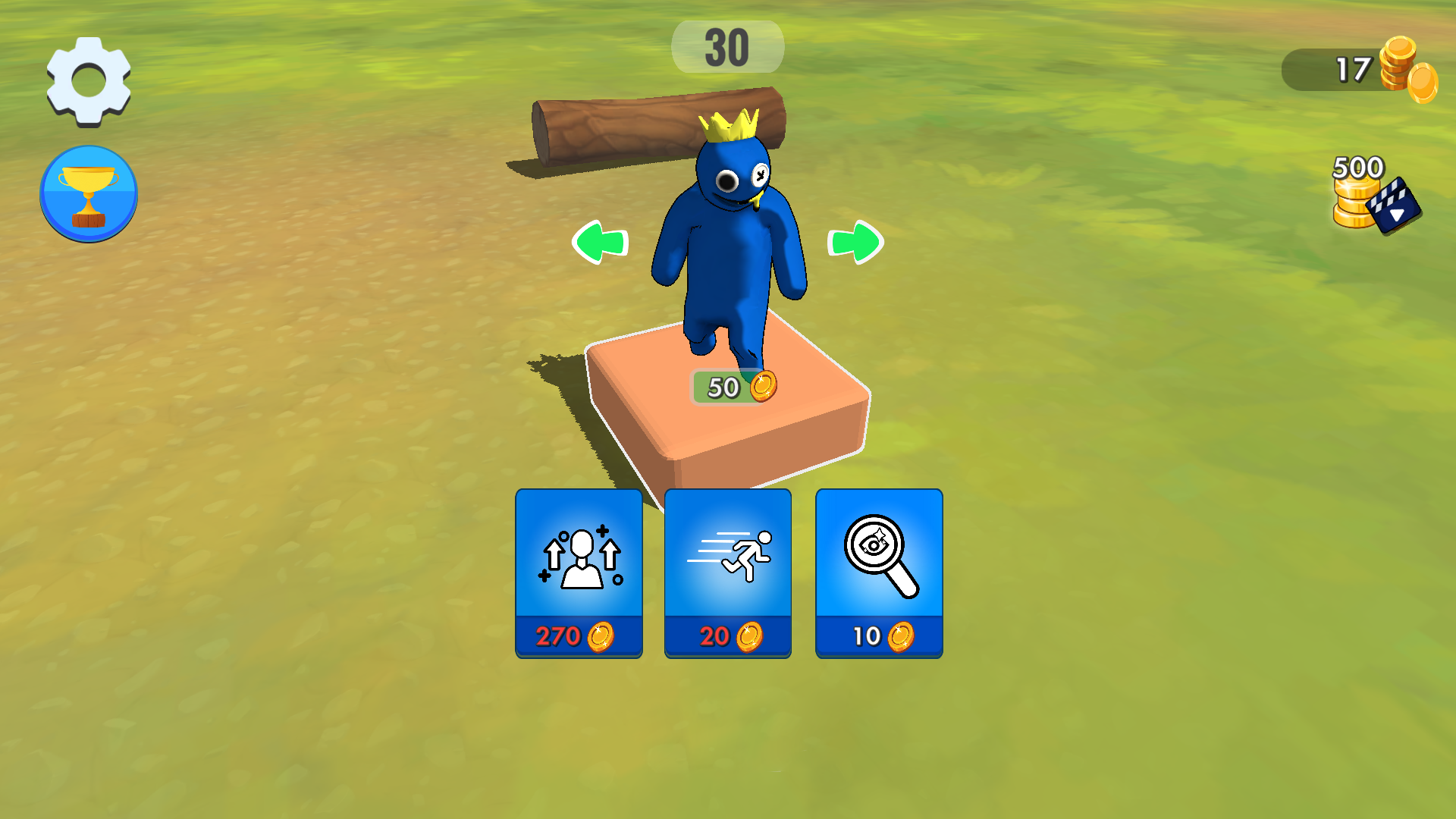The width and height of the screenshot is (1456, 819).
Task: Open the settings gear icon
Action: pyautogui.click(x=87, y=79)
